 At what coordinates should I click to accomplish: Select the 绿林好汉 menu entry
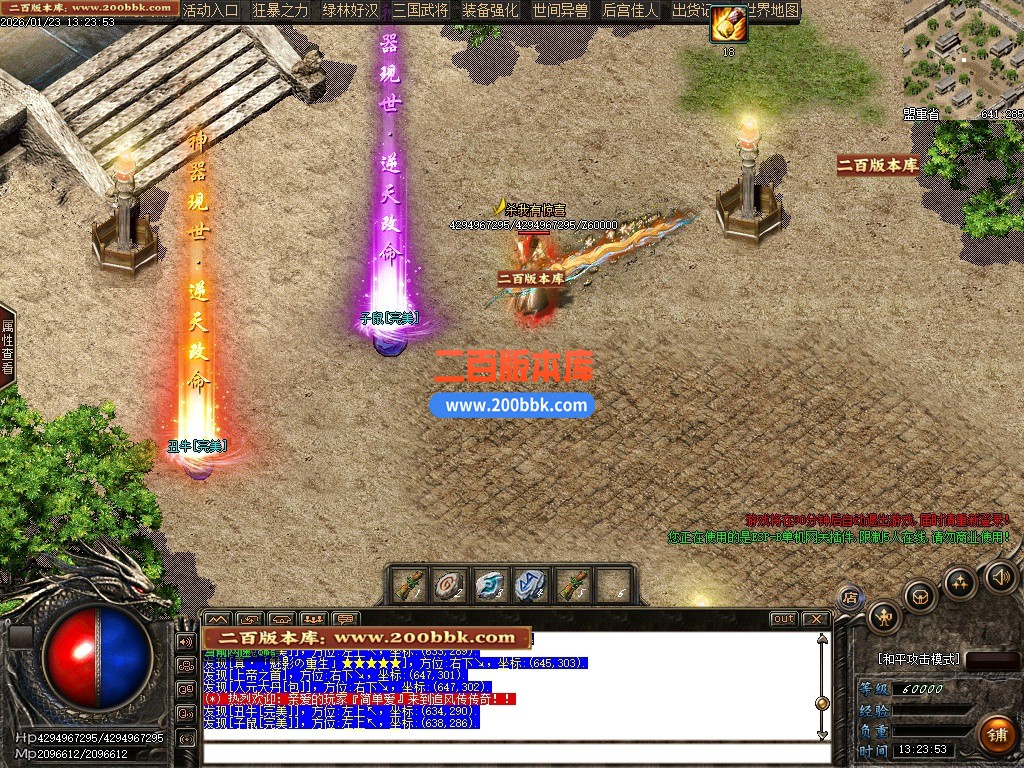click(351, 11)
